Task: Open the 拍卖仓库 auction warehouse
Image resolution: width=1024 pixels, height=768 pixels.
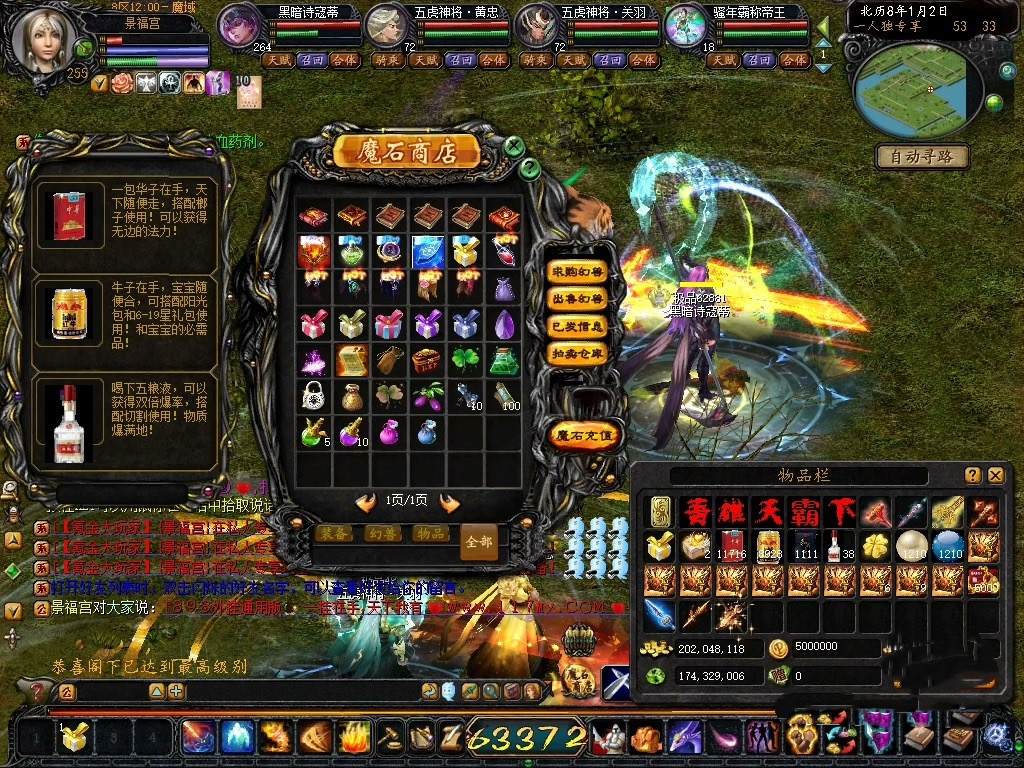Action: pos(577,353)
